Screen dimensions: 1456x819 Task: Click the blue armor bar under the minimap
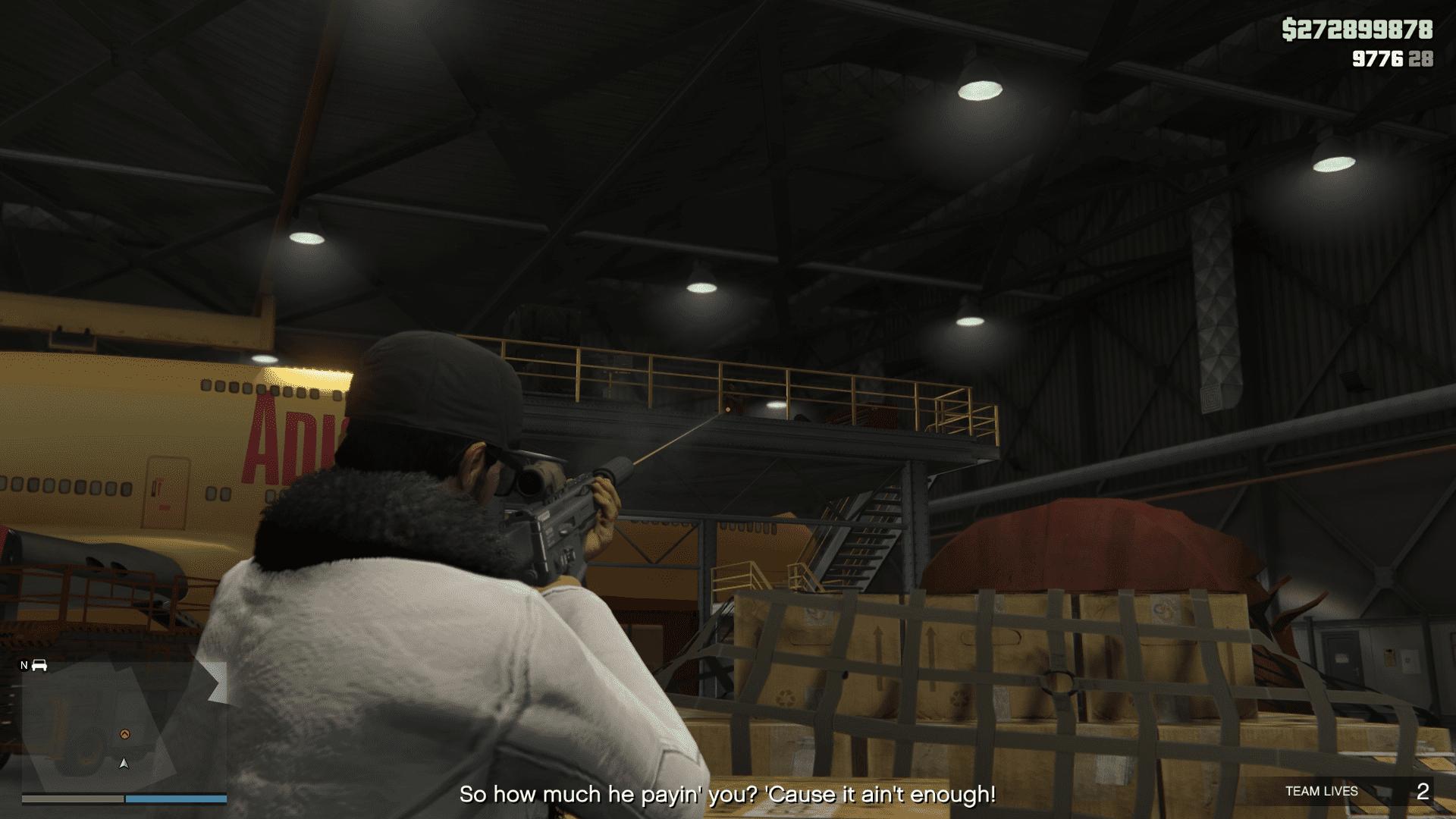pos(176,799)
